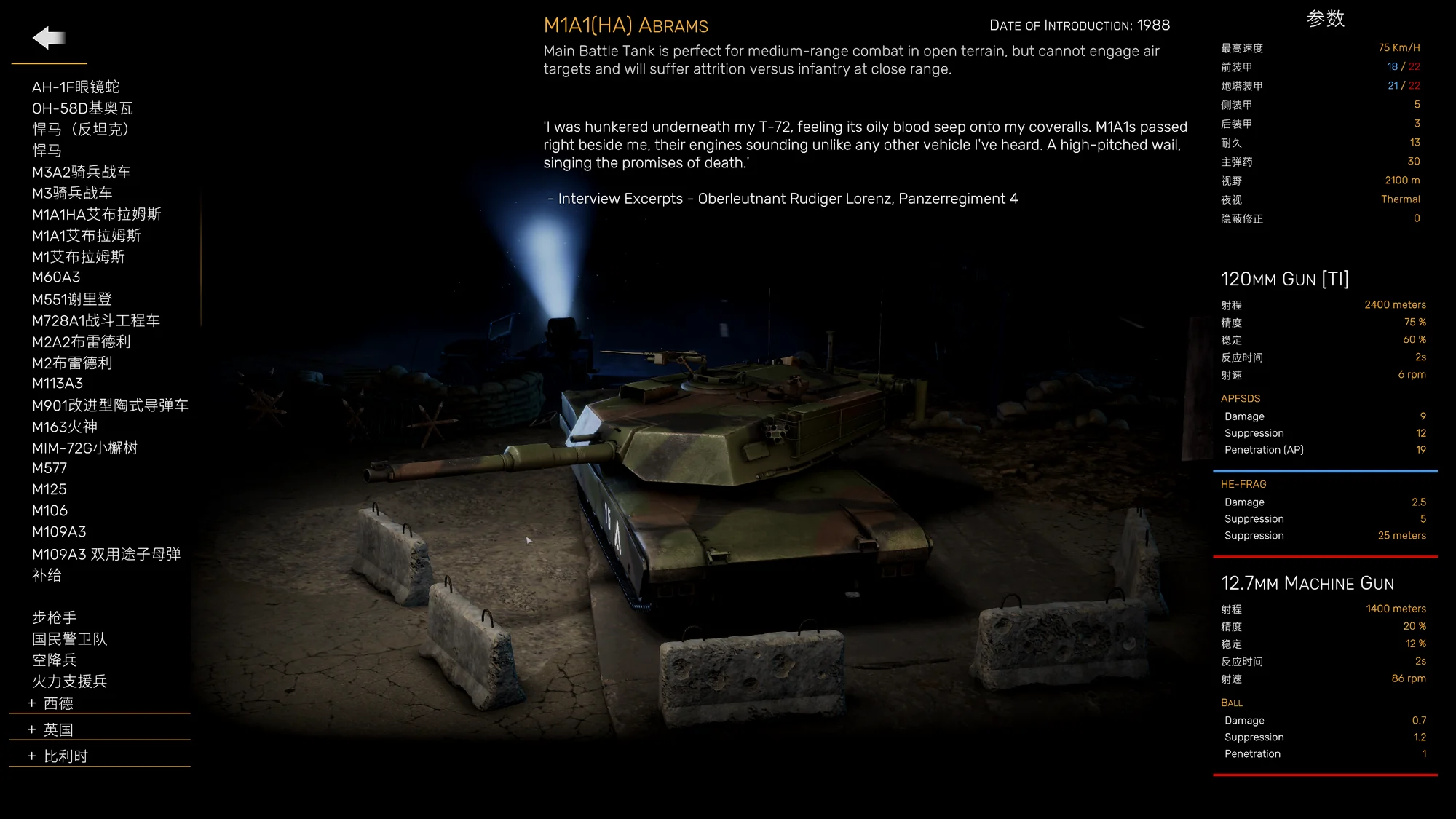Show the M163火神 unit

pyautogui.click(x=64, y=427)
